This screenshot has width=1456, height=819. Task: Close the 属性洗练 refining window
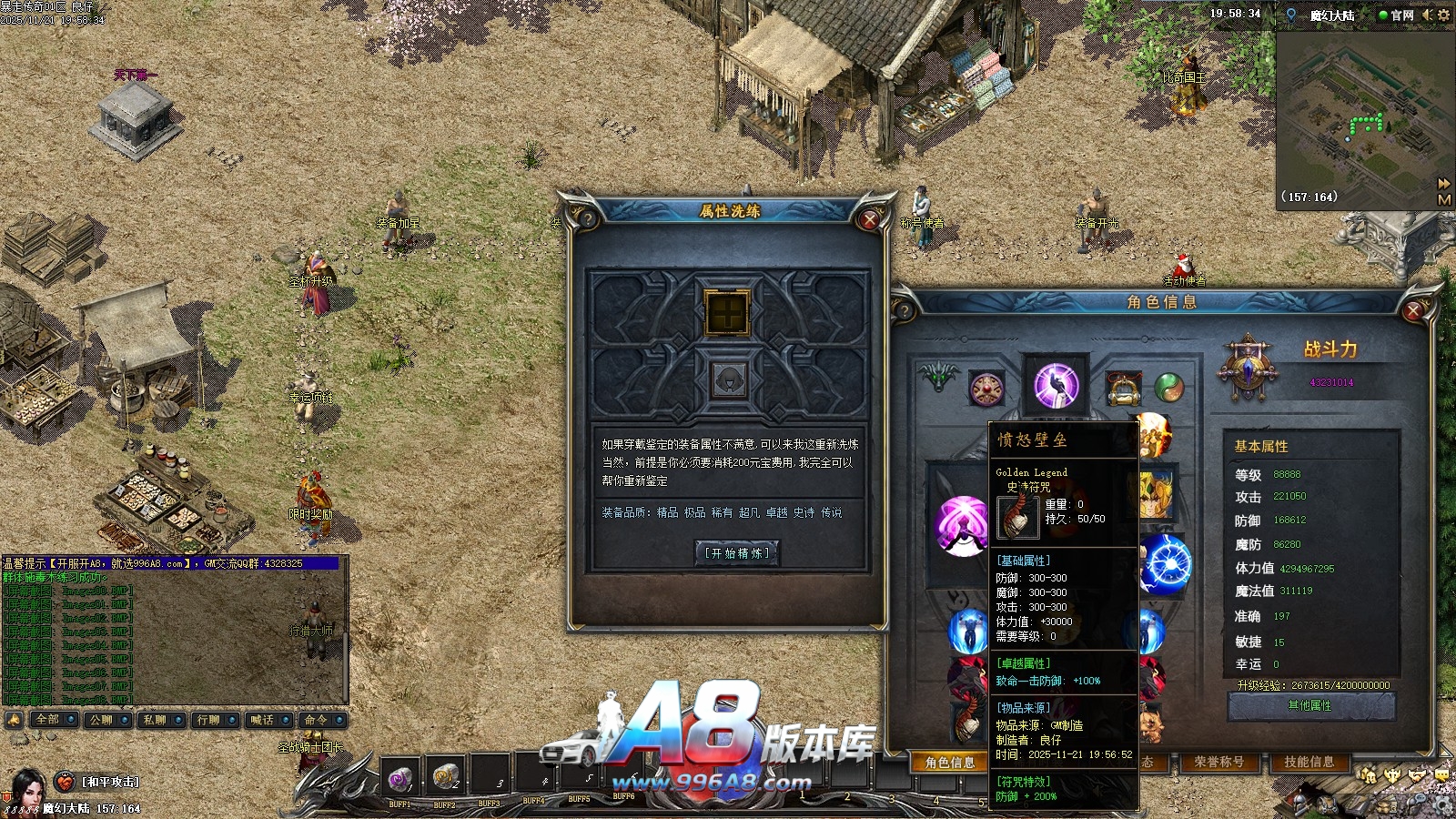tap(869, 219)
